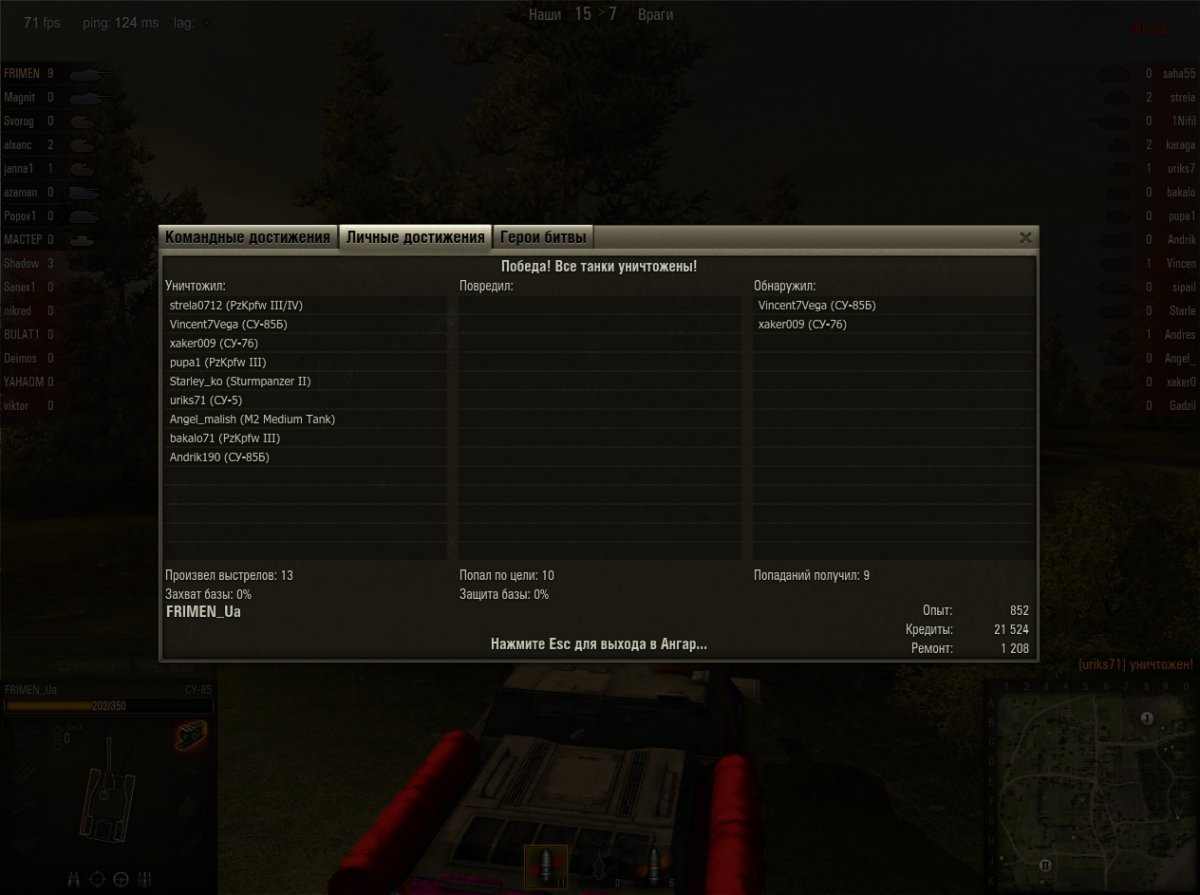This screenshot has width=1200, height=895.
Task: Pick the Angel_malish (M2 Medium Tank) row
Action: point(252,419)
